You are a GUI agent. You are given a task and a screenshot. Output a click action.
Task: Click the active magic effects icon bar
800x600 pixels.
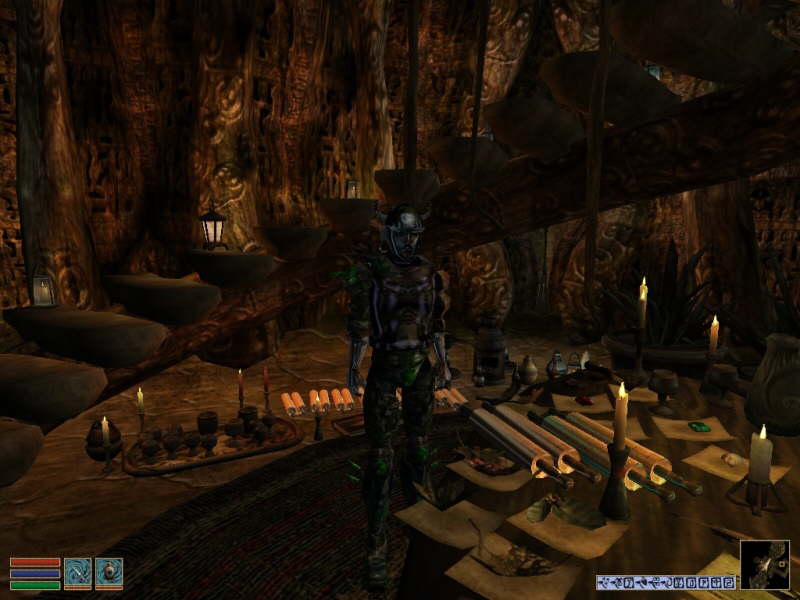click(x=666, y=582)
